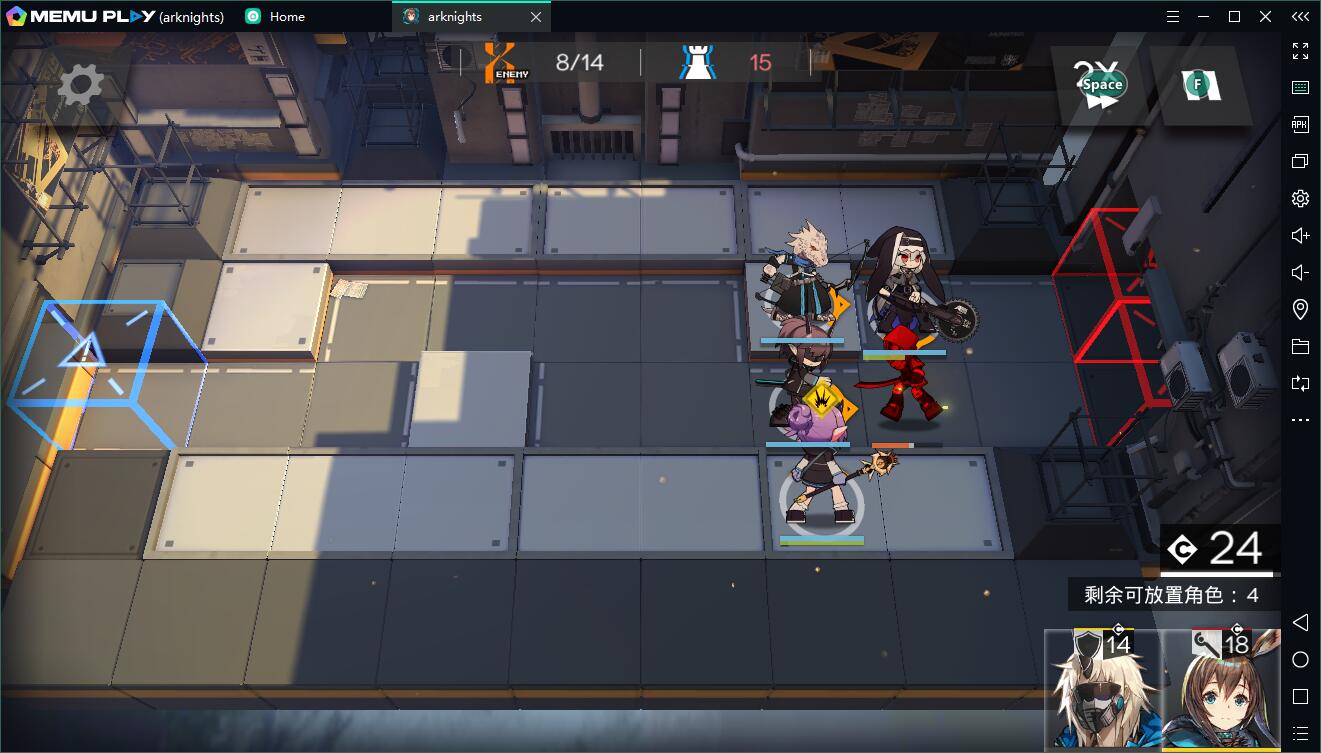
Task: Open the gear settings menu
Action: click(x=80, y=85)
